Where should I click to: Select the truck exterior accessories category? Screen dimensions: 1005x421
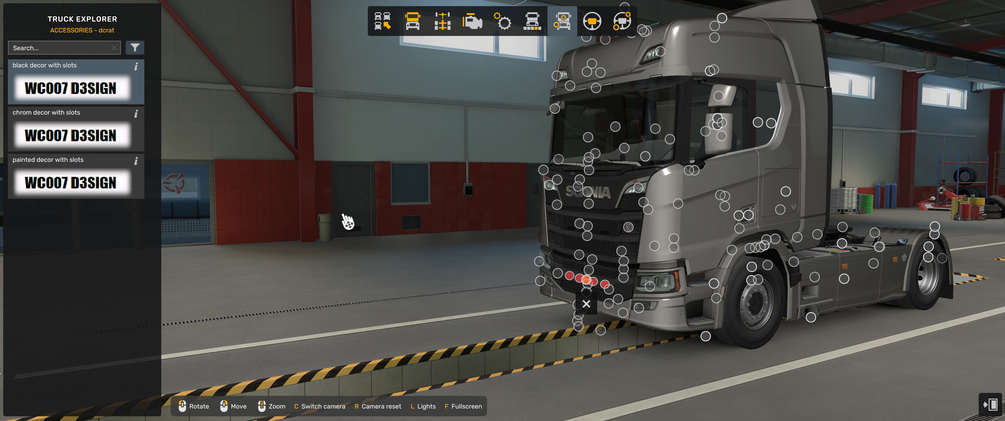click(x=562, y=21)
